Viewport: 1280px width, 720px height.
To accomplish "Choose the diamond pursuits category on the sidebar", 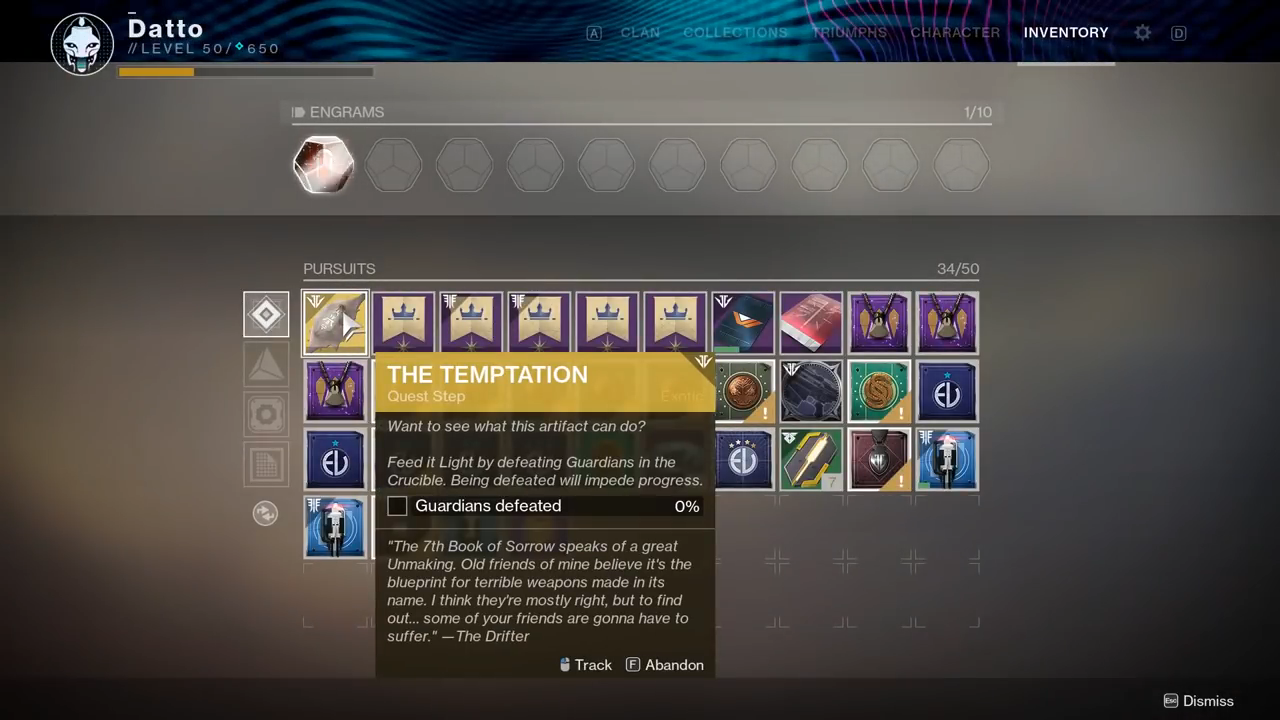I will point(266,315).
